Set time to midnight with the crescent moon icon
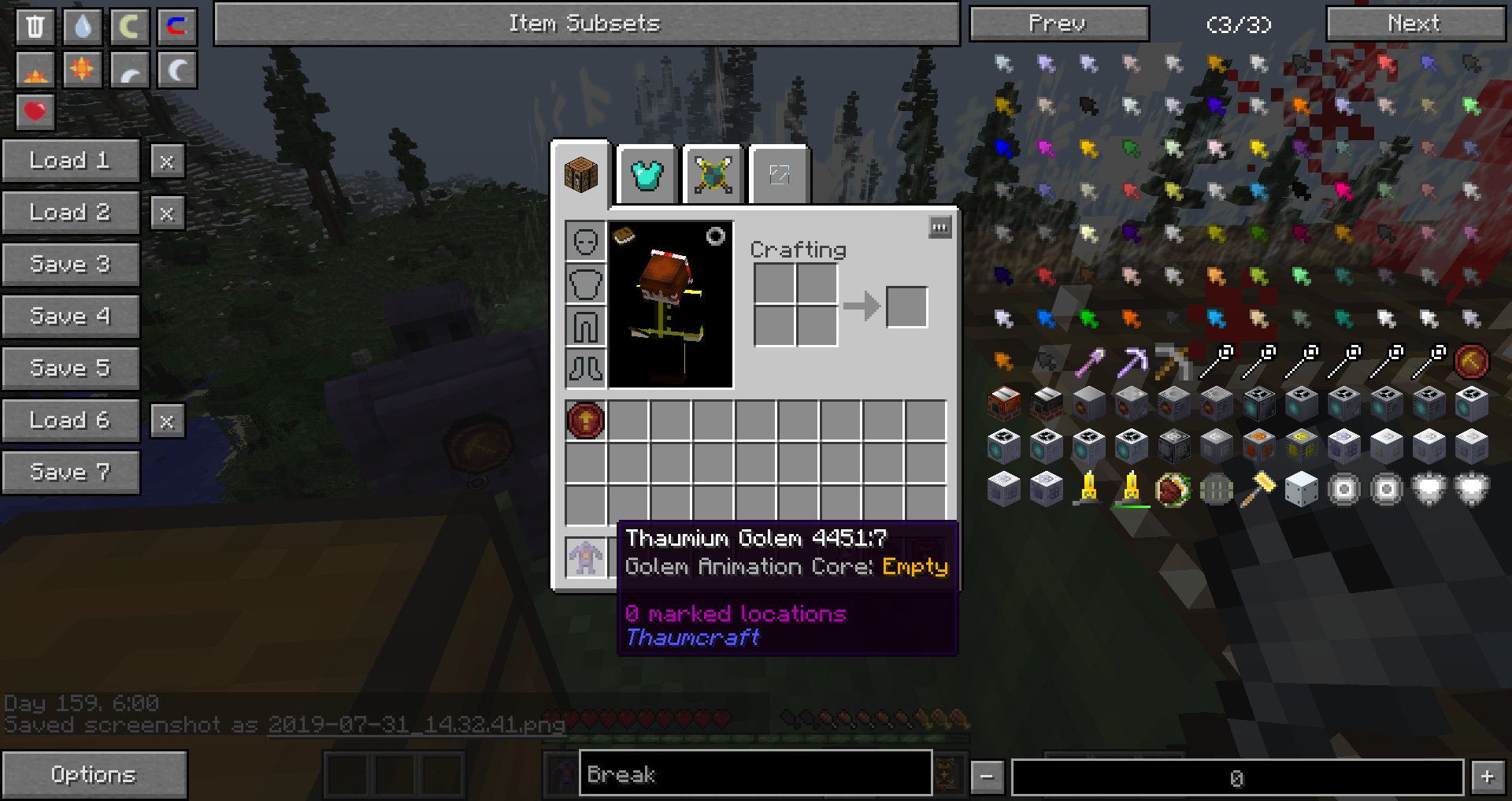 [x=176, y=69]
